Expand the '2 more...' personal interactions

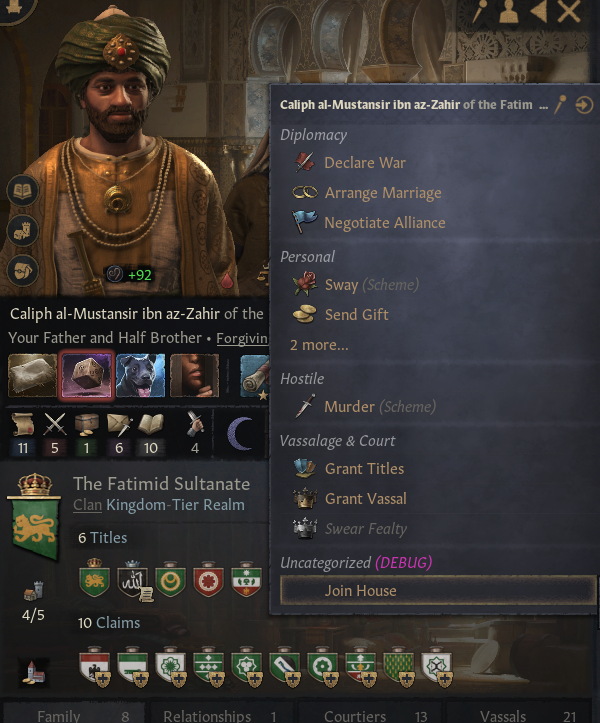click(319, 344)
